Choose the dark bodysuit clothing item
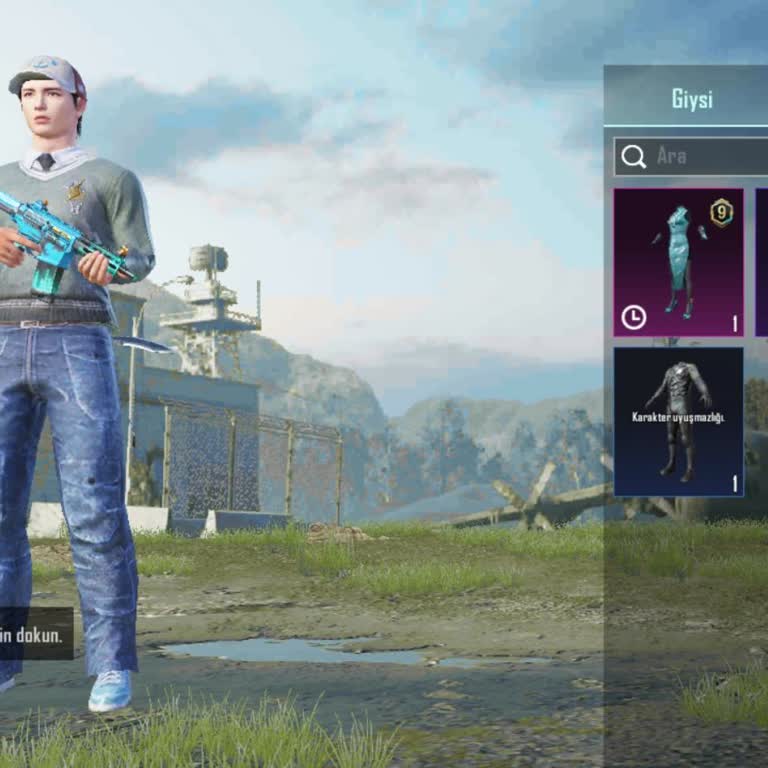Screen dimensions: 768x768 click(678, 421)
